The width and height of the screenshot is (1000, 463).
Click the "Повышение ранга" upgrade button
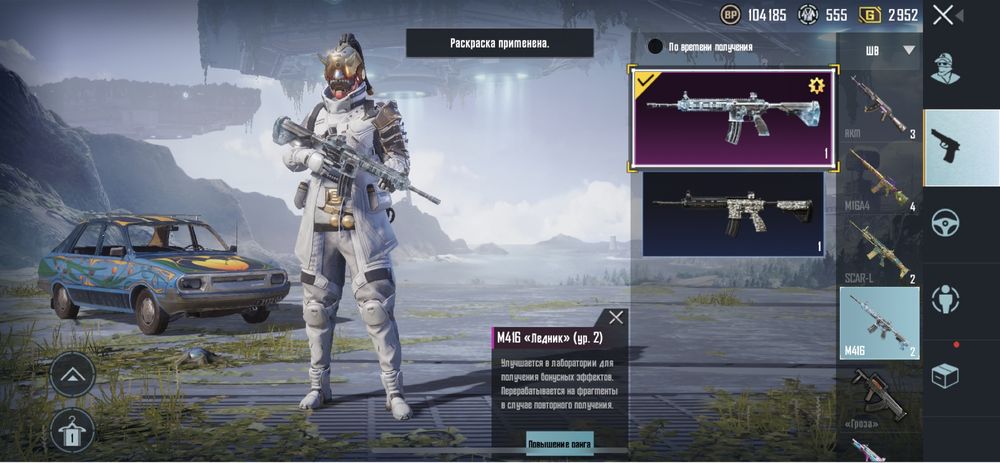(560, 441)
